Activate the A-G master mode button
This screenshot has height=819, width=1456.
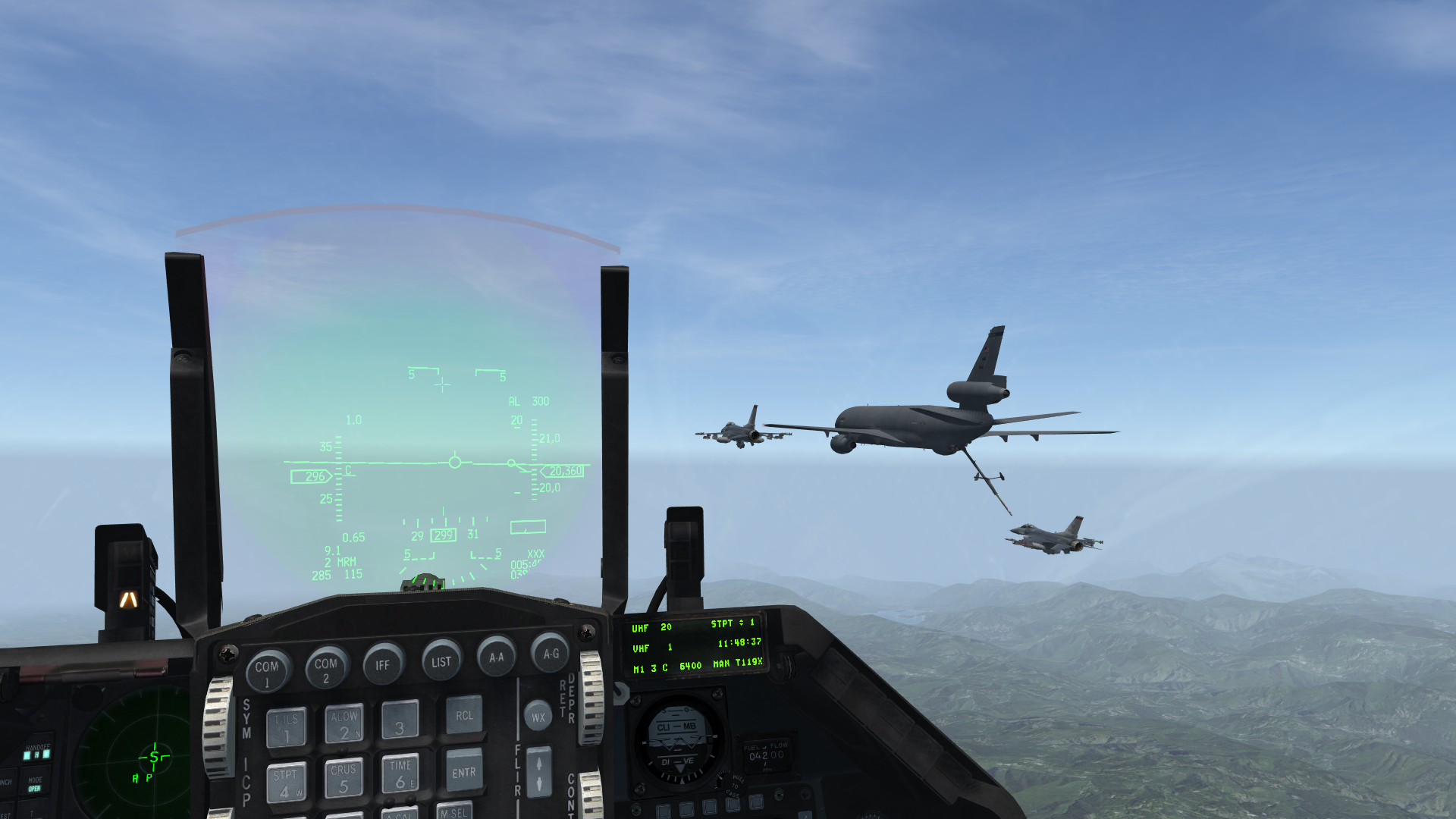(x=551, y=653)
